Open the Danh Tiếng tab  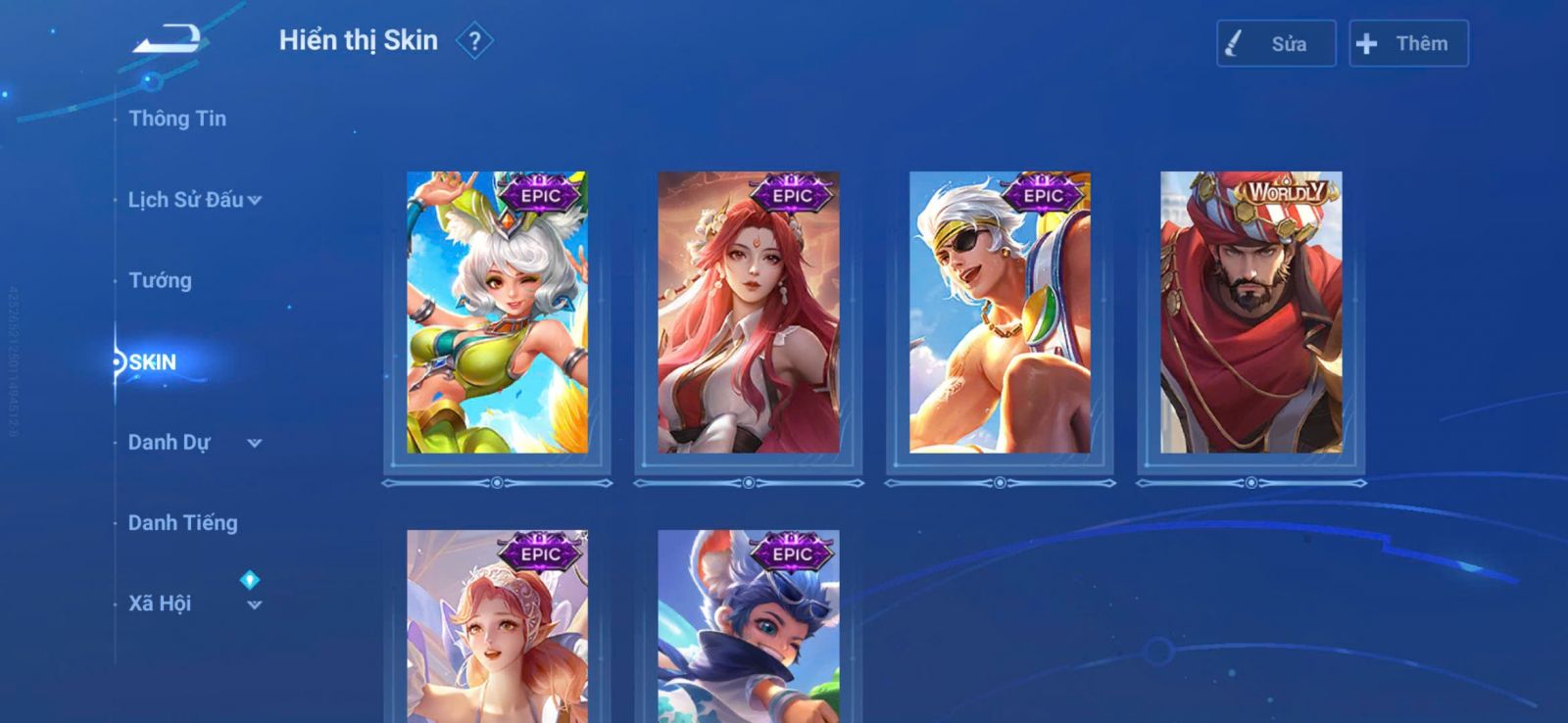pos(183,523)
